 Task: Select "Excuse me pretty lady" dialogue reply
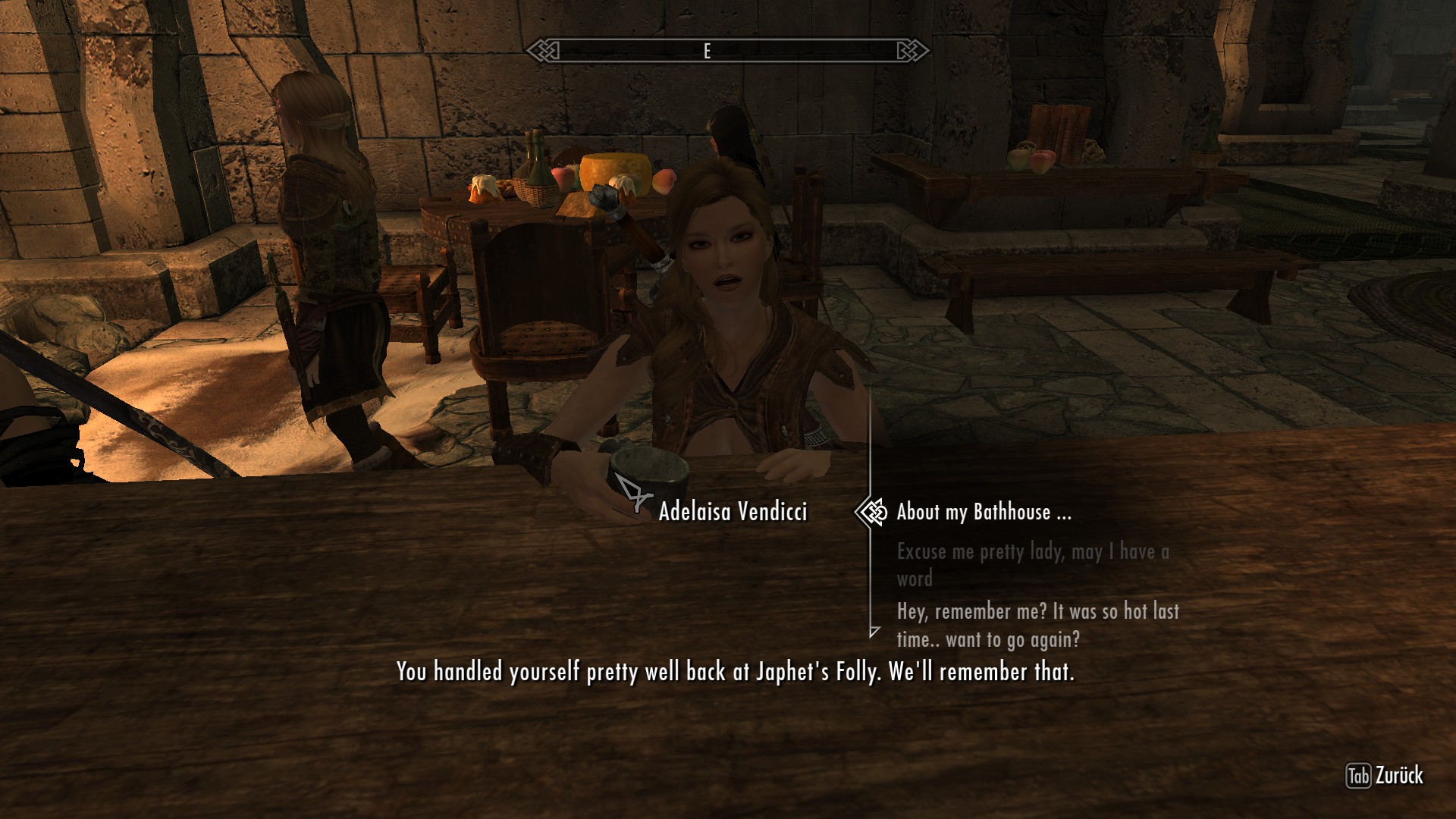click(x=1032, y=564)
